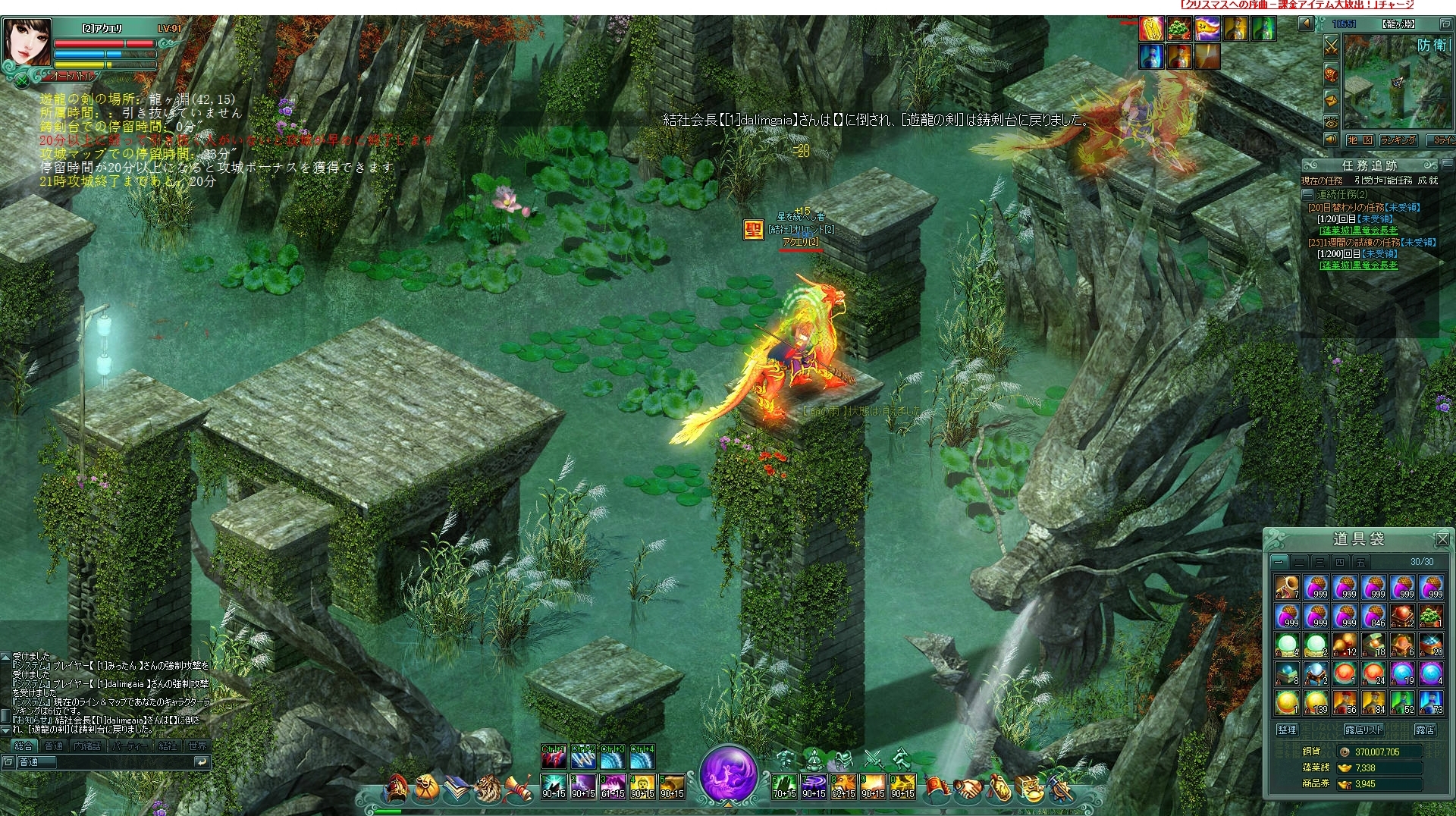Viewport: 1456px width, 816px height.
Task: Open the ランキング ranking panel
Action: (x=1398, y=140)
